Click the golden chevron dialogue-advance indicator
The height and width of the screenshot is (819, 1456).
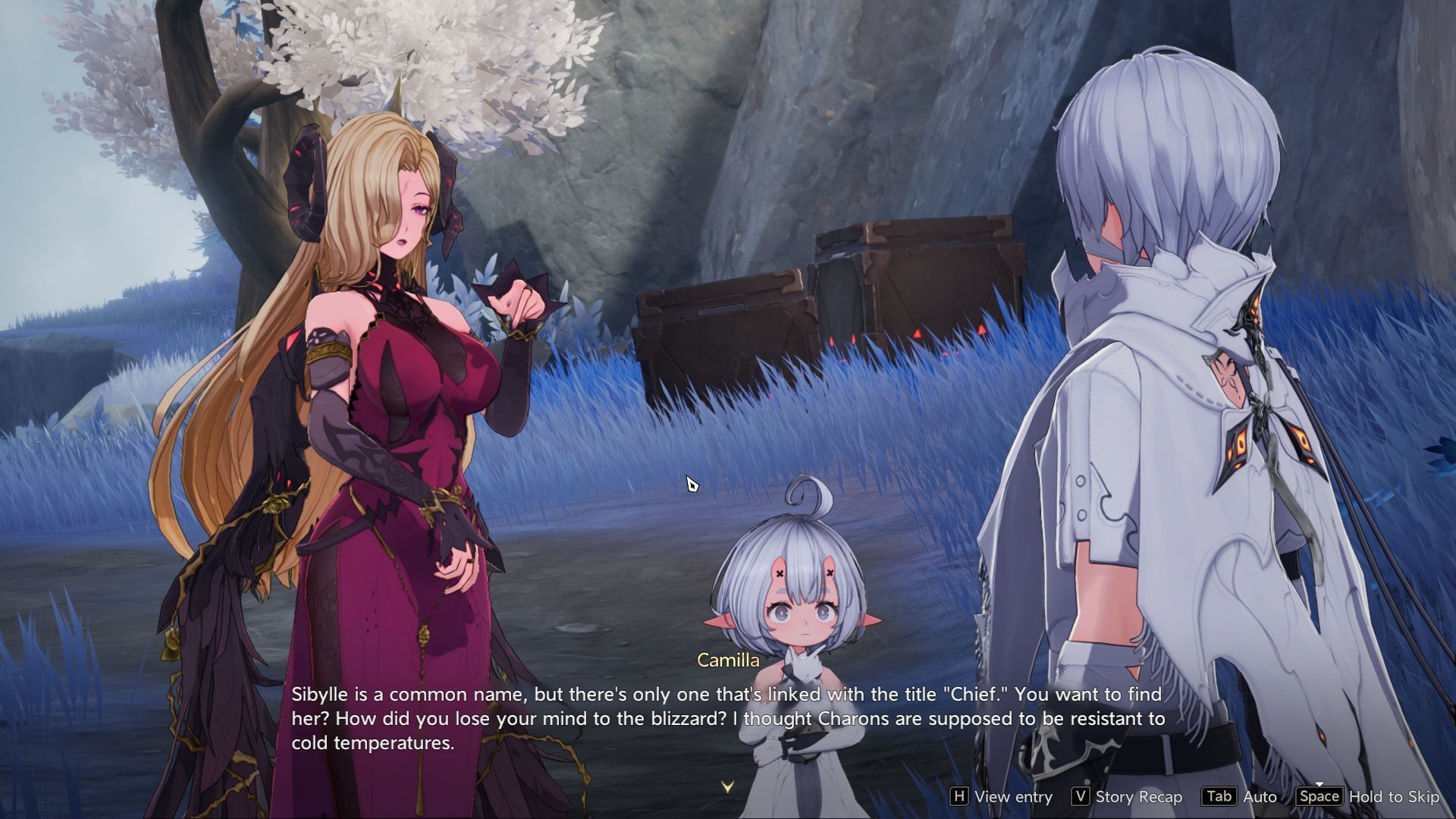[x=727, y=786]
